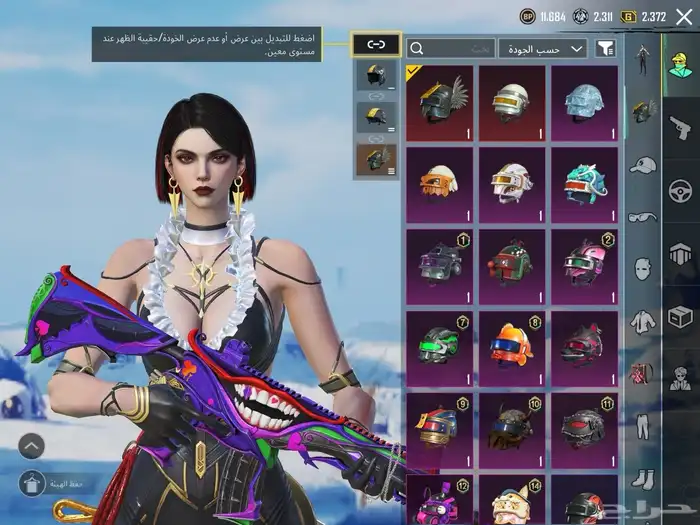Open the pistol weapons section
The image size is (700, 525).
click(x=681, y=126)
